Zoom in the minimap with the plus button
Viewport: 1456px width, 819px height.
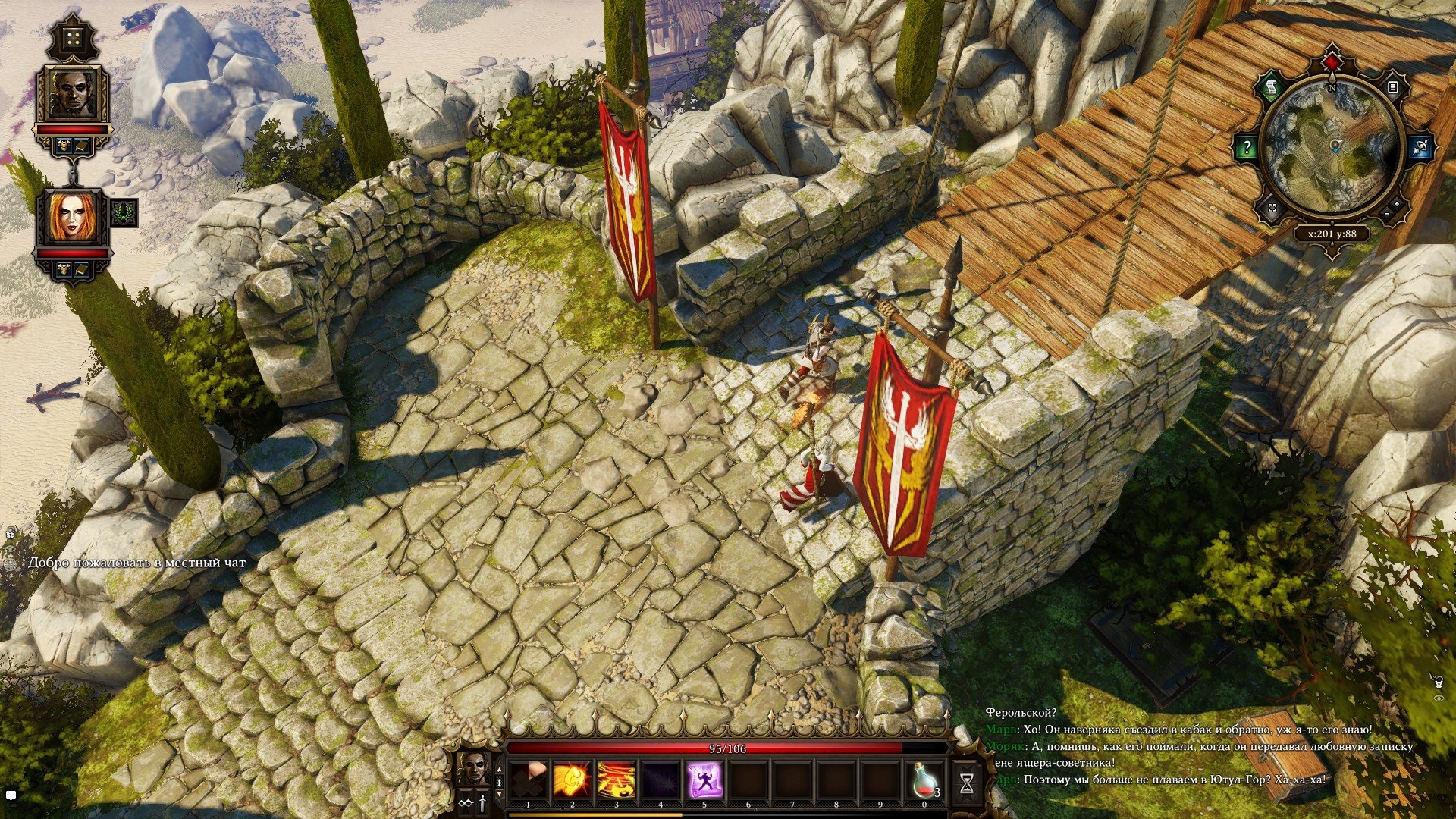[1397, 206]
